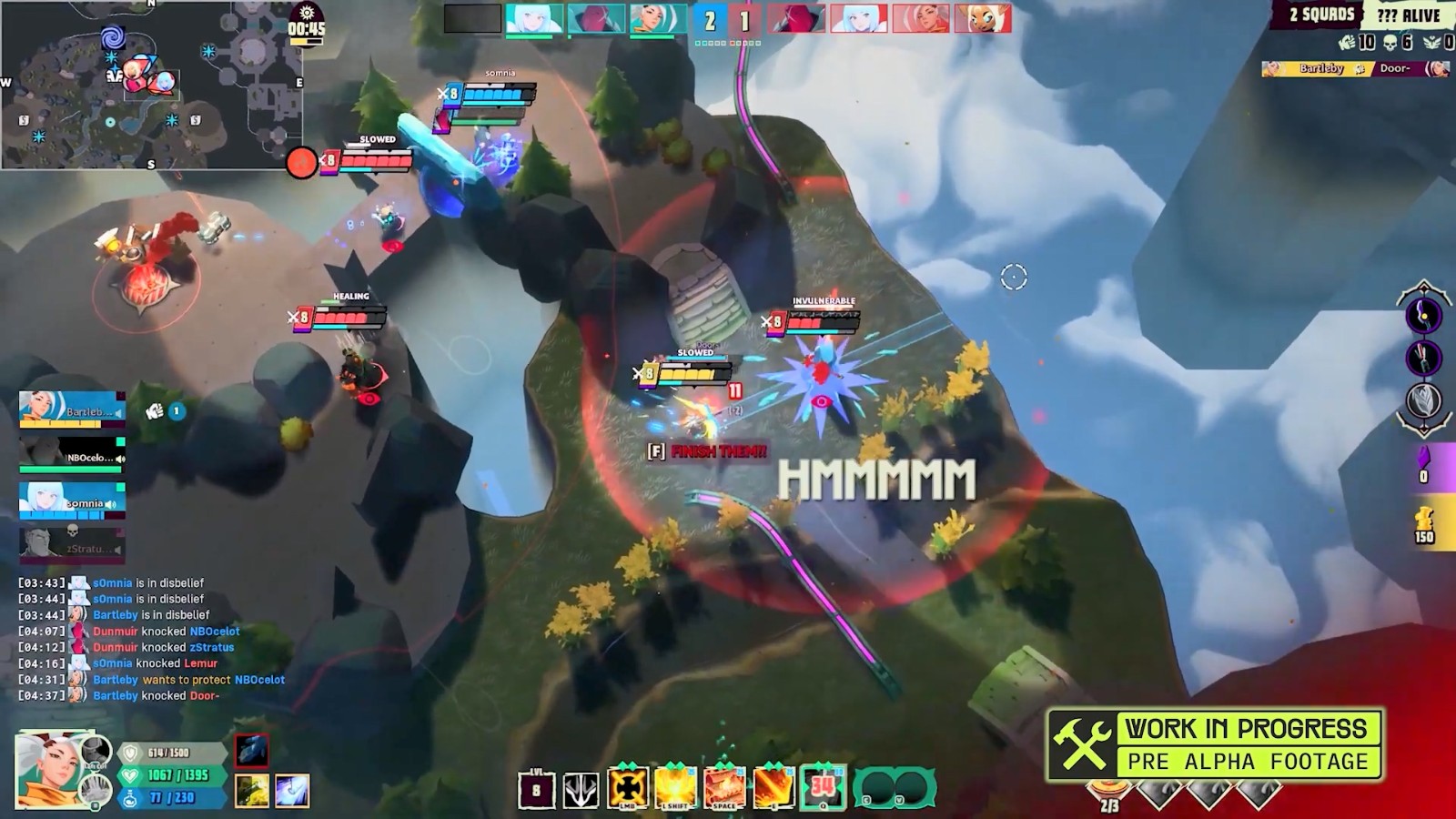Select the yellow item slot
1456x819 pixels.
(x=252, y=791)
